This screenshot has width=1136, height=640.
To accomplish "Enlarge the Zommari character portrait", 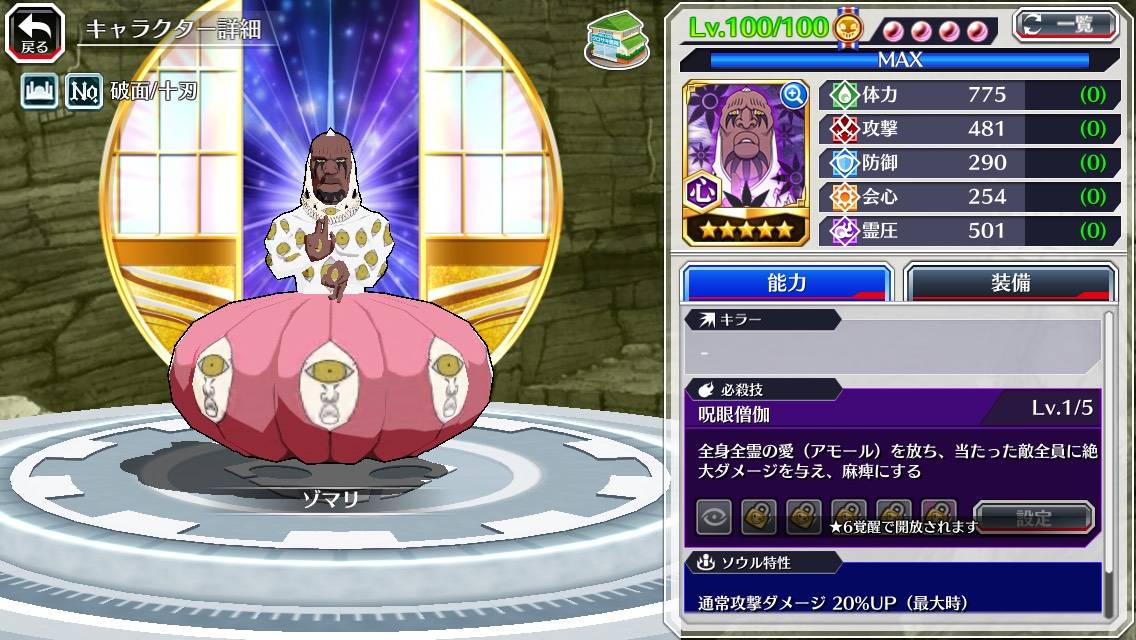I will (x=794, y=96).
